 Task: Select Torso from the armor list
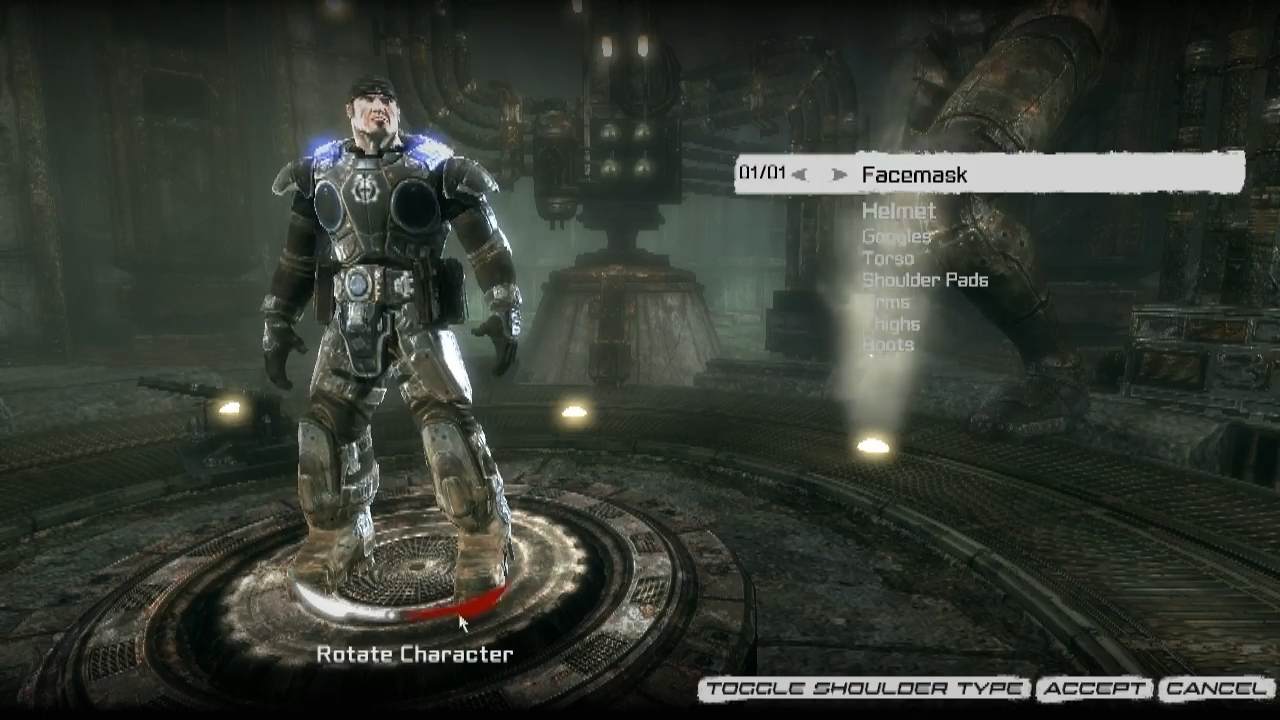[888, 259]
